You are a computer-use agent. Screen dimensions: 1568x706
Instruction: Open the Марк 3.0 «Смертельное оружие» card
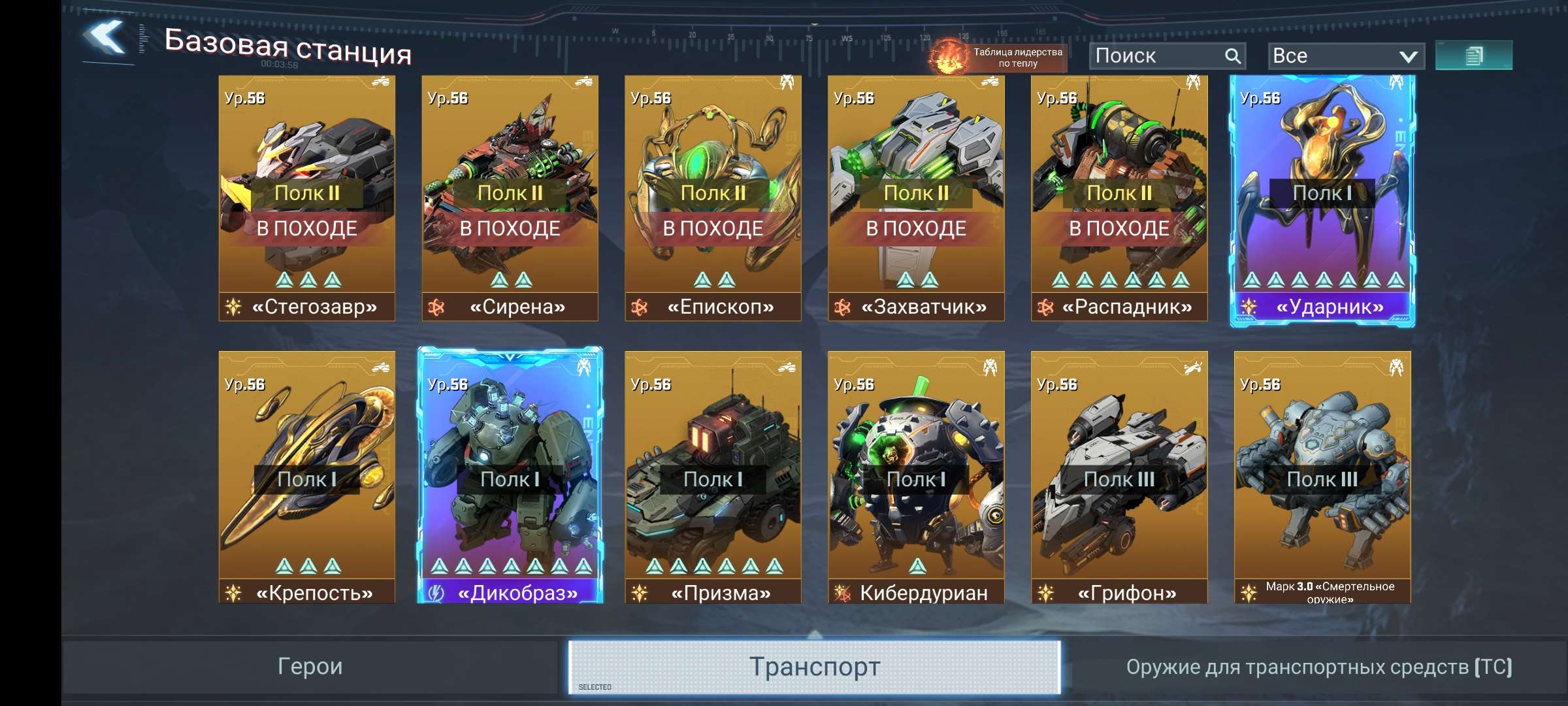pyautogui.click(x=1322, y=477)
